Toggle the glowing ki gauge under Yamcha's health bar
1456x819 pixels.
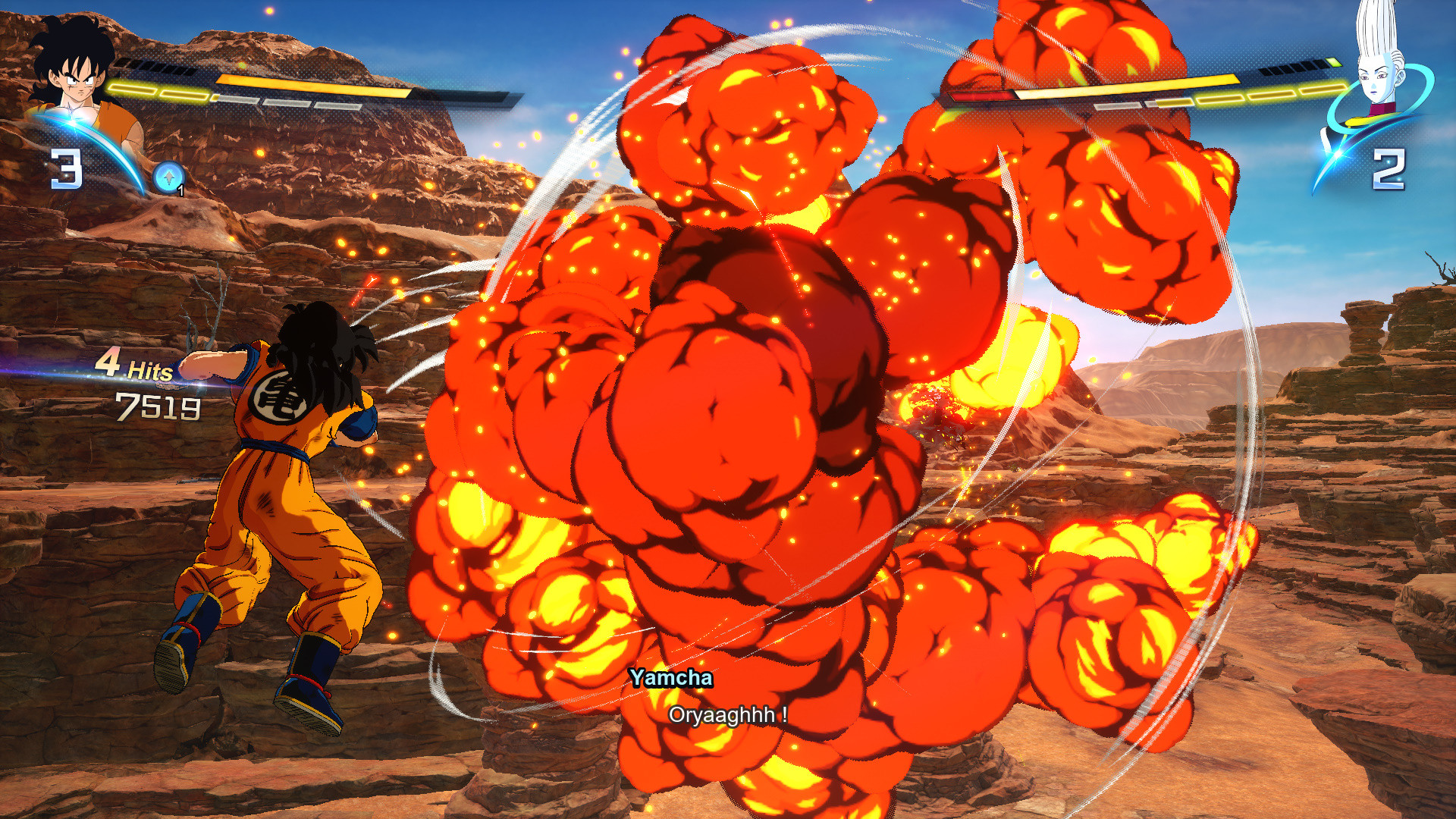[x=159, y=93]
